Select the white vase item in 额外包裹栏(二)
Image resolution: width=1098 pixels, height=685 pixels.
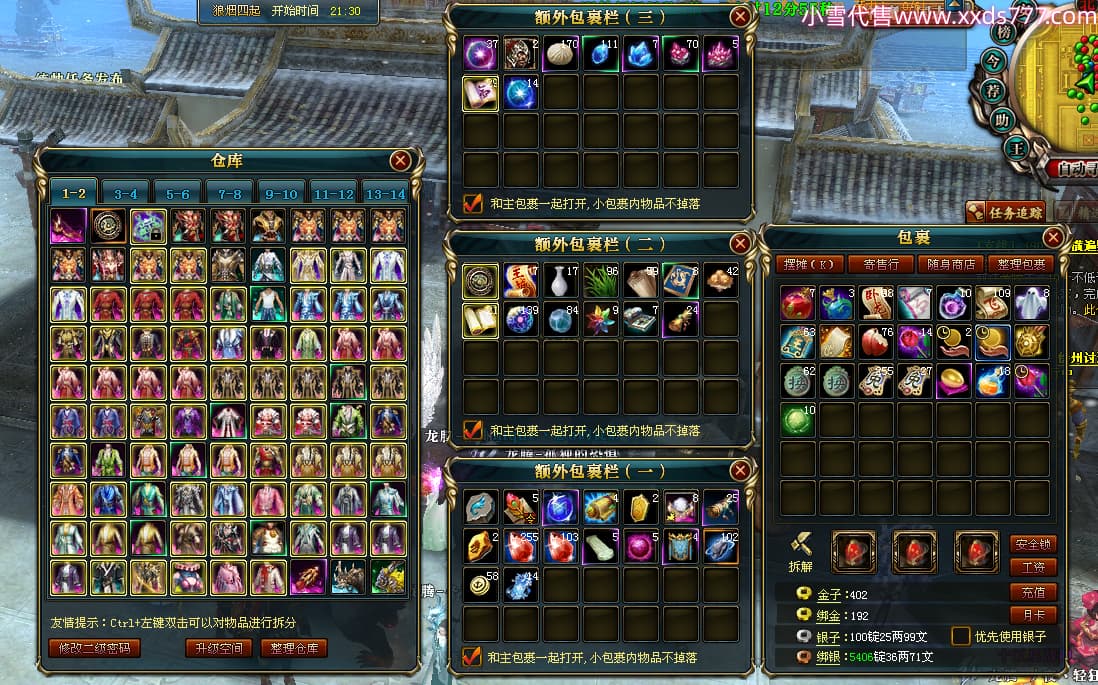(x=560, y=280)
